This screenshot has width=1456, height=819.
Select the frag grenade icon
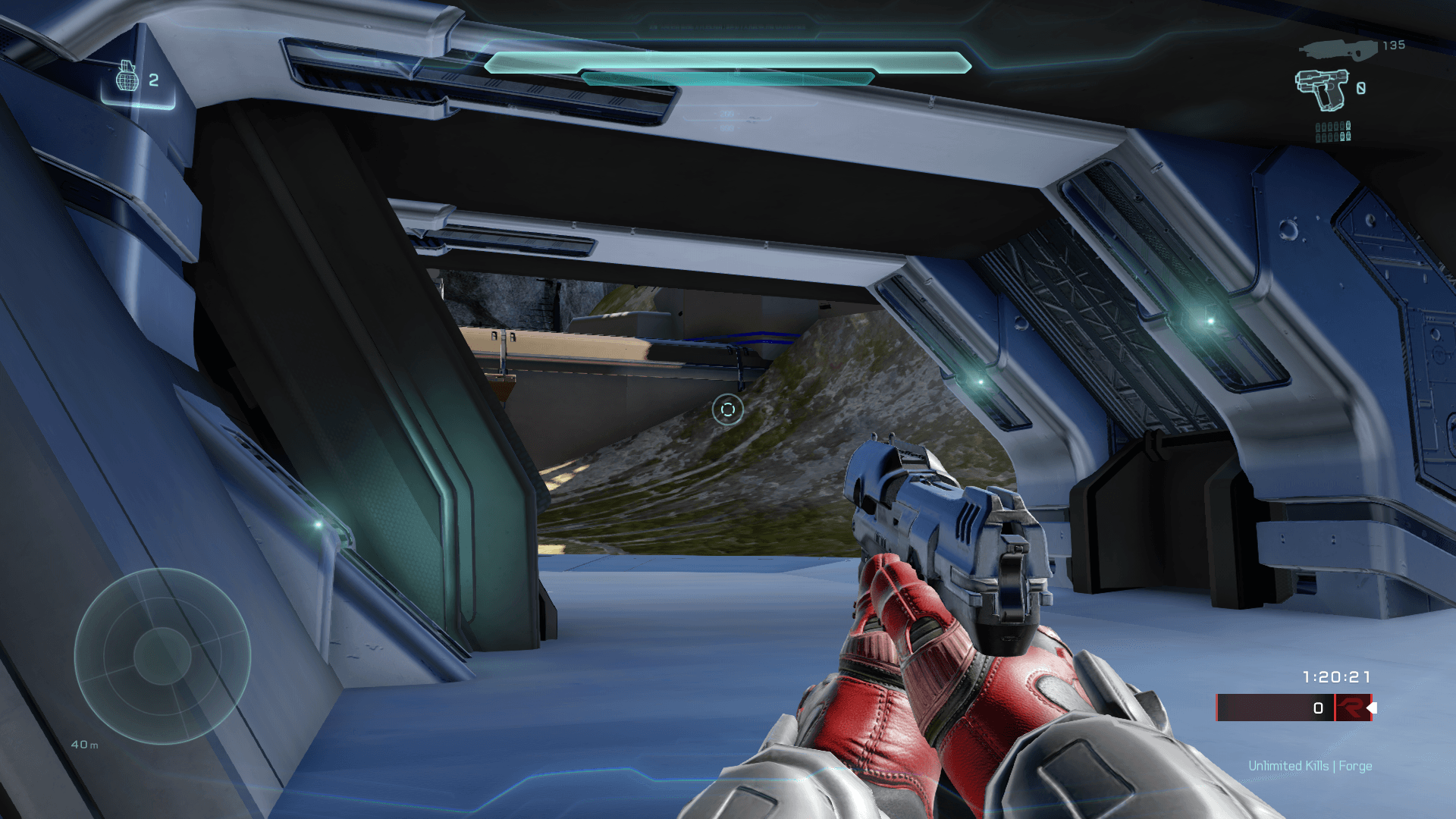(x=127, y=77)
